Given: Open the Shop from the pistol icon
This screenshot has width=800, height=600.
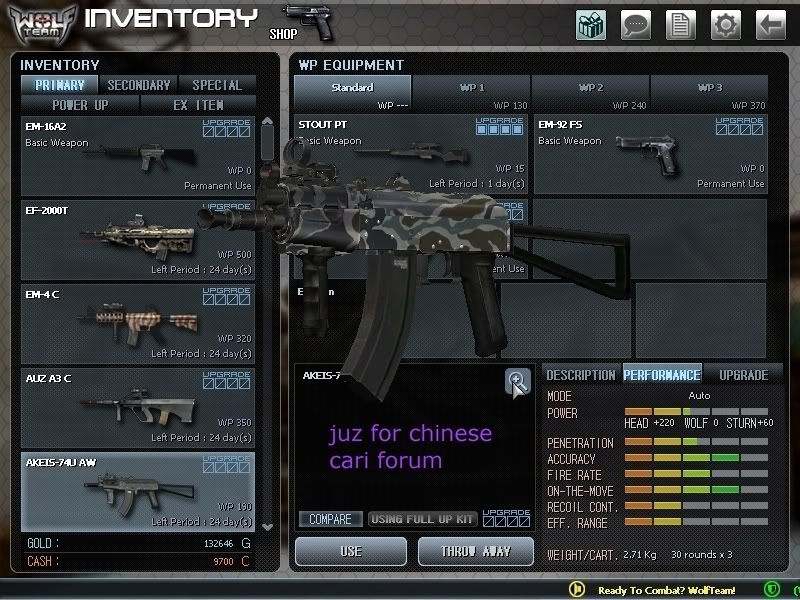Looking at the screenshot, I should click(x=307, y=21).
